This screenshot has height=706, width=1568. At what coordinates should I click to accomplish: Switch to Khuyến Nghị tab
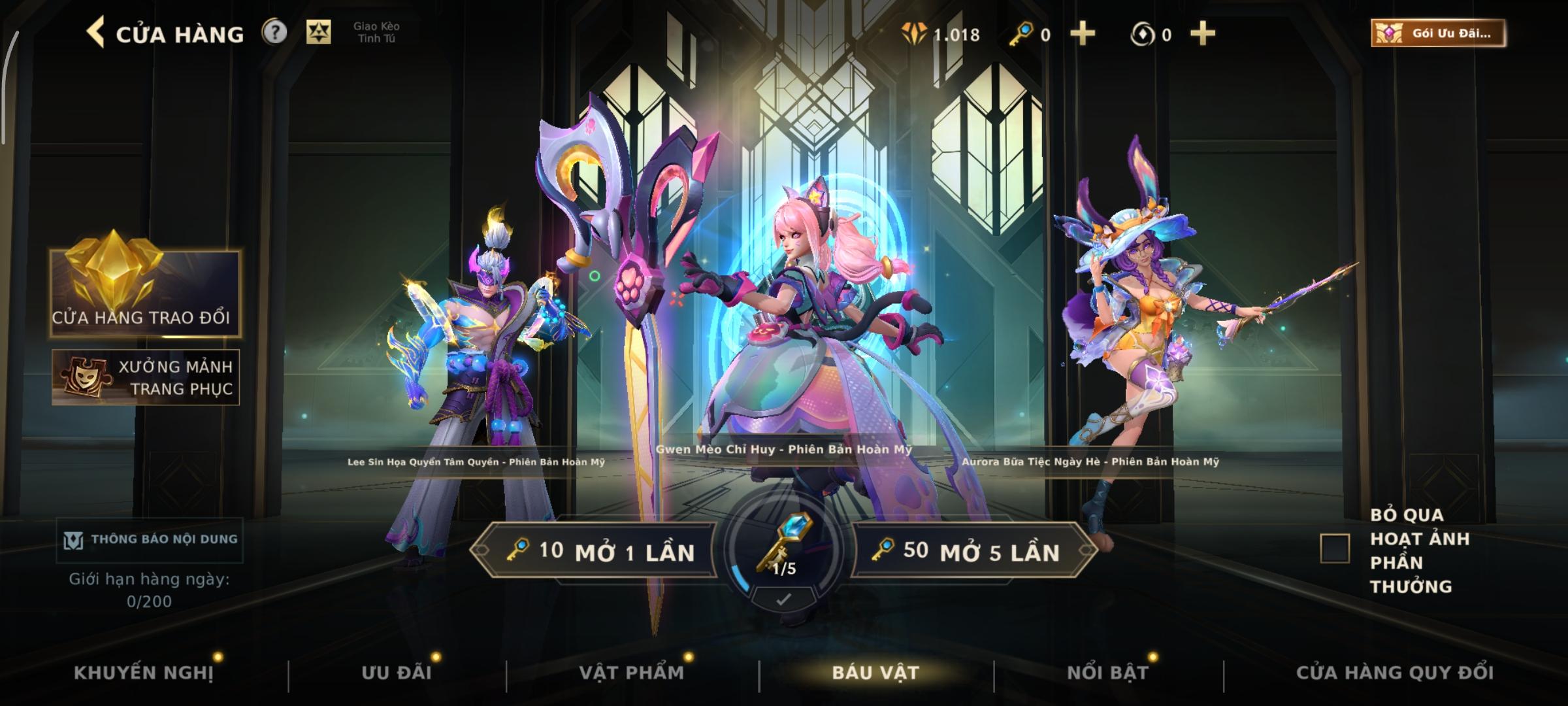click(x=144, y=673)
